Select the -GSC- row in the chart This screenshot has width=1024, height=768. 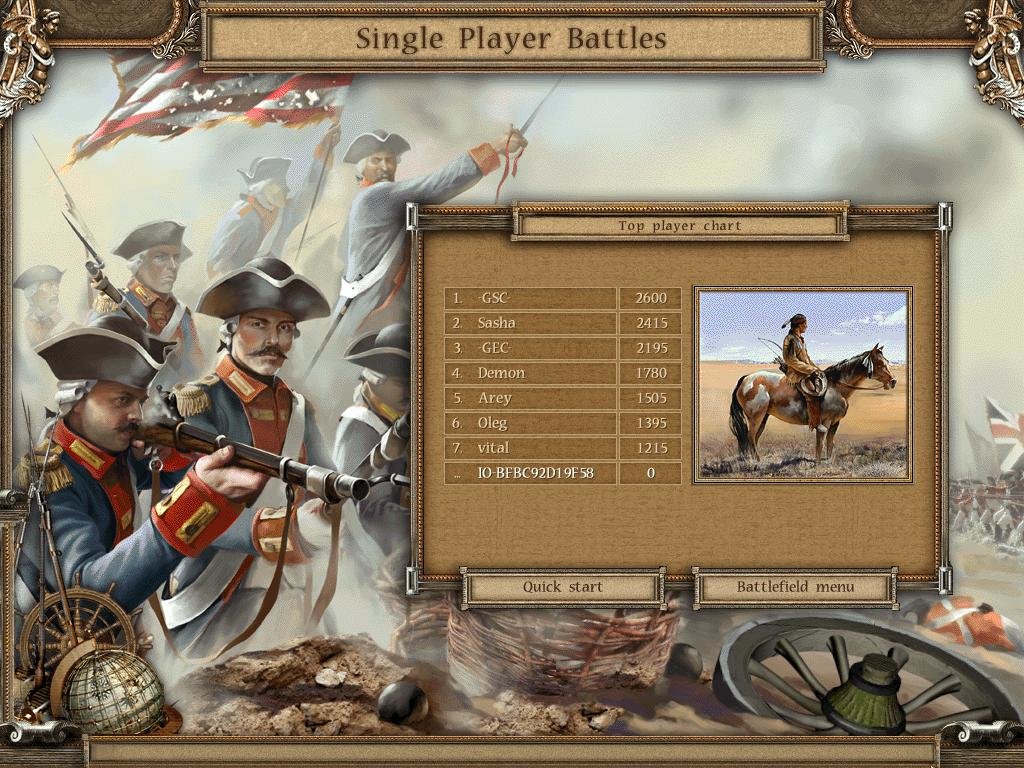(x=530, y=298)
